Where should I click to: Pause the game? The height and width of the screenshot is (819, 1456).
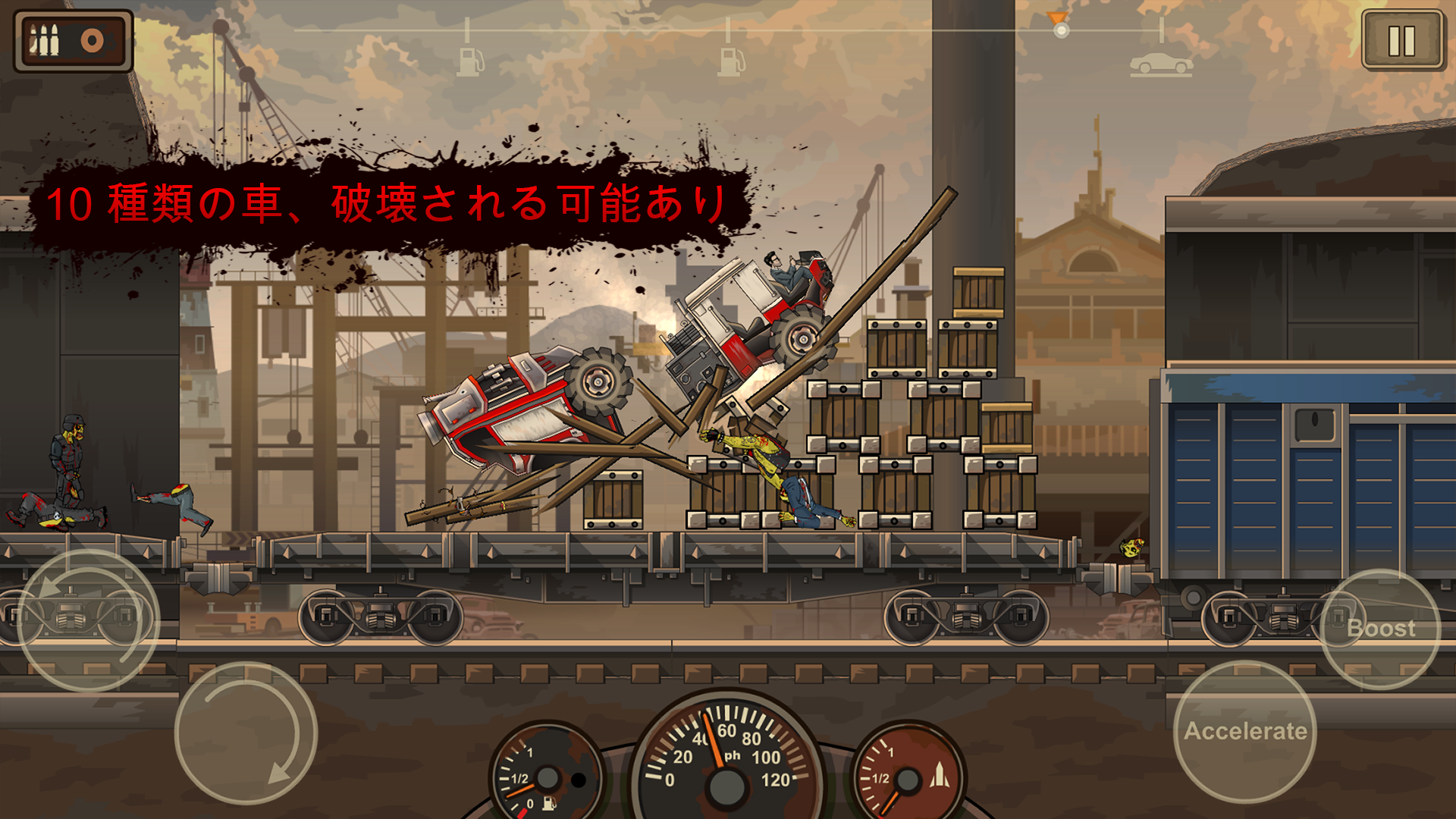(x=1401, y=40)
